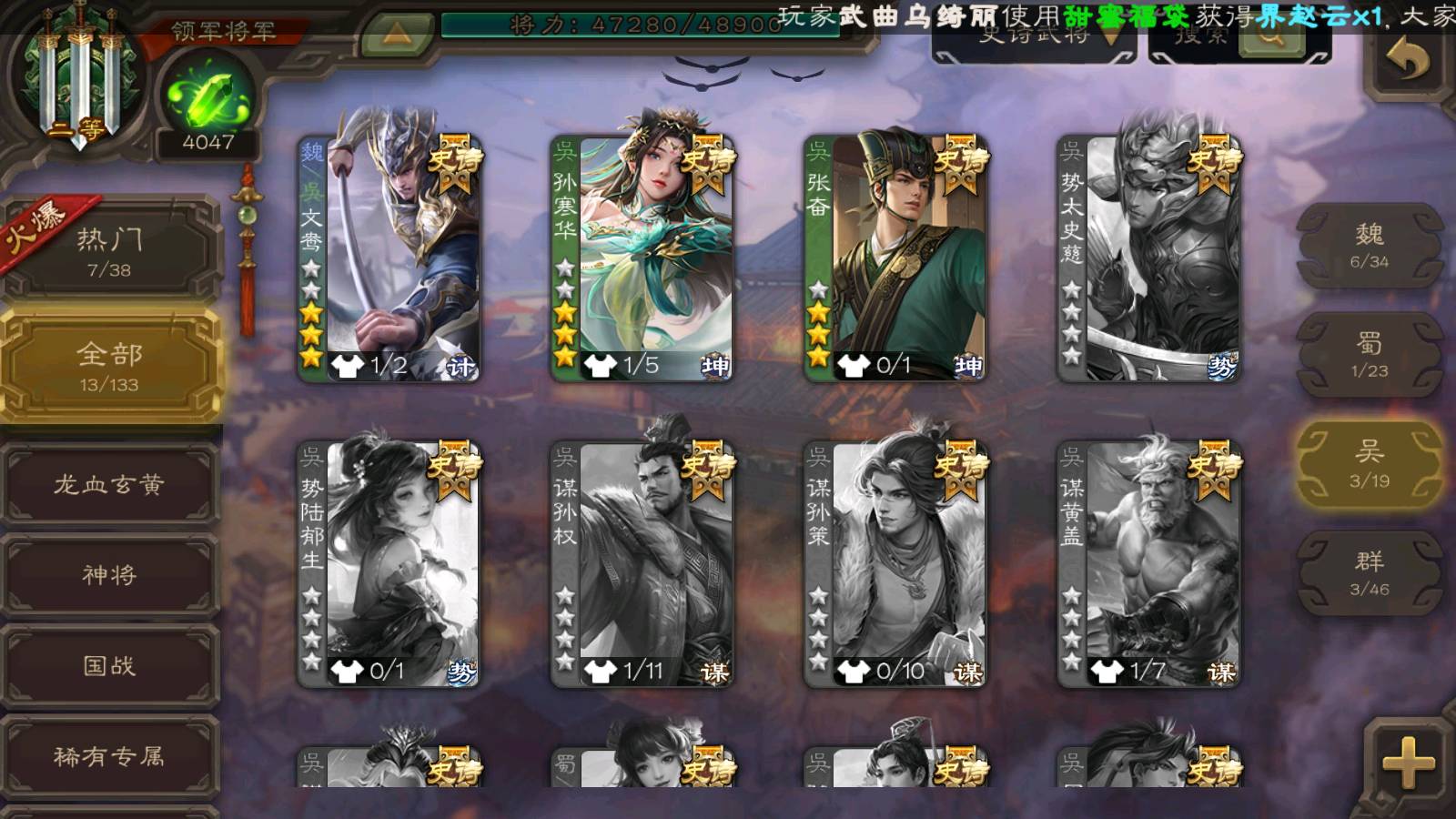This screenshot has height=819, width=1456.
Task: Open the 孙寒华 general card
Action: coord(643,258)
